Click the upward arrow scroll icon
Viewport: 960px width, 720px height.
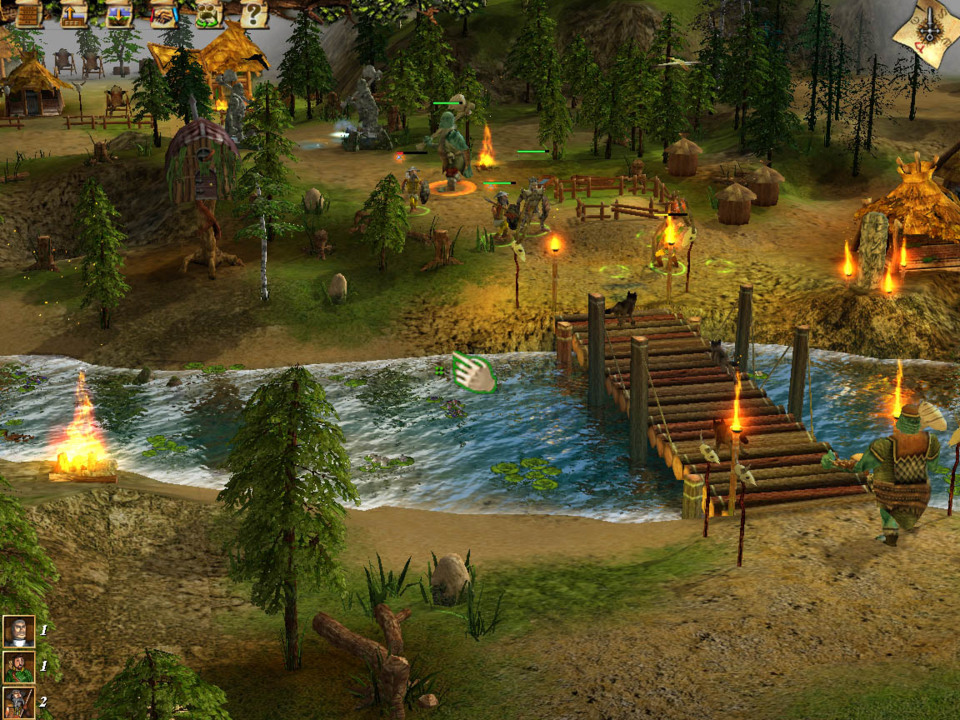point(74,14)
